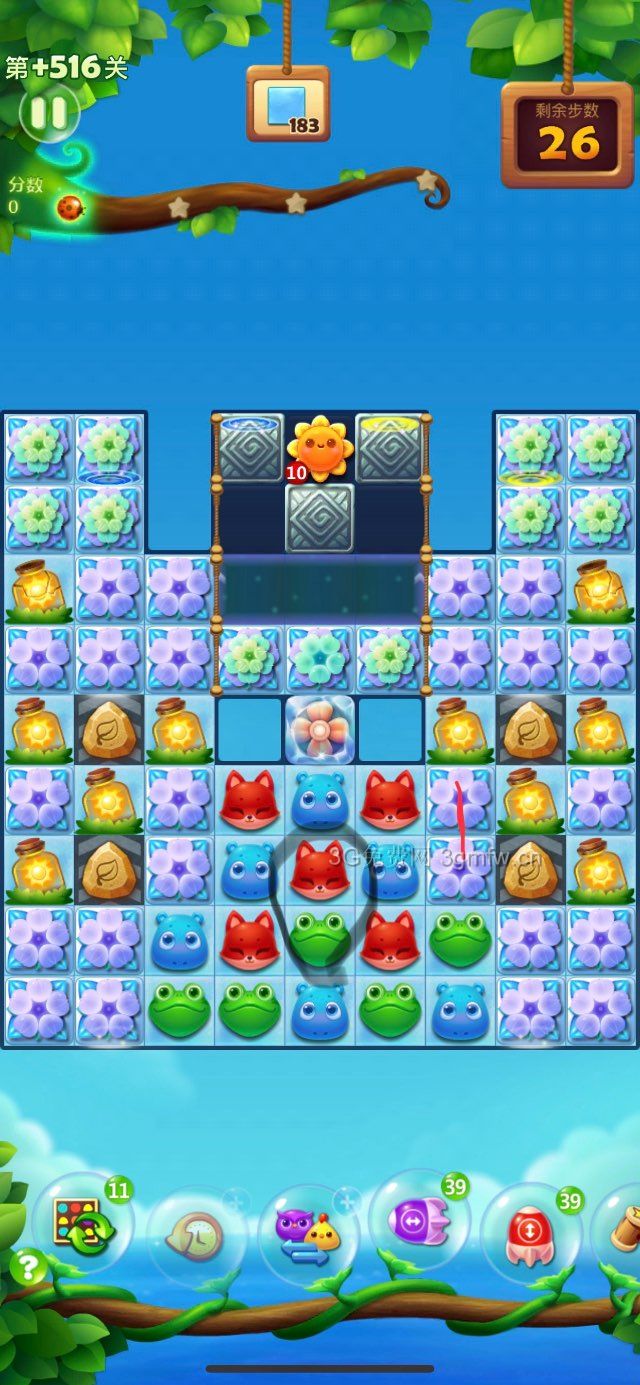Image resolution: width=640 pixels, height=1385 pixels.
Task: Pause the game with the bubble button
Action: tap(48, 113)
